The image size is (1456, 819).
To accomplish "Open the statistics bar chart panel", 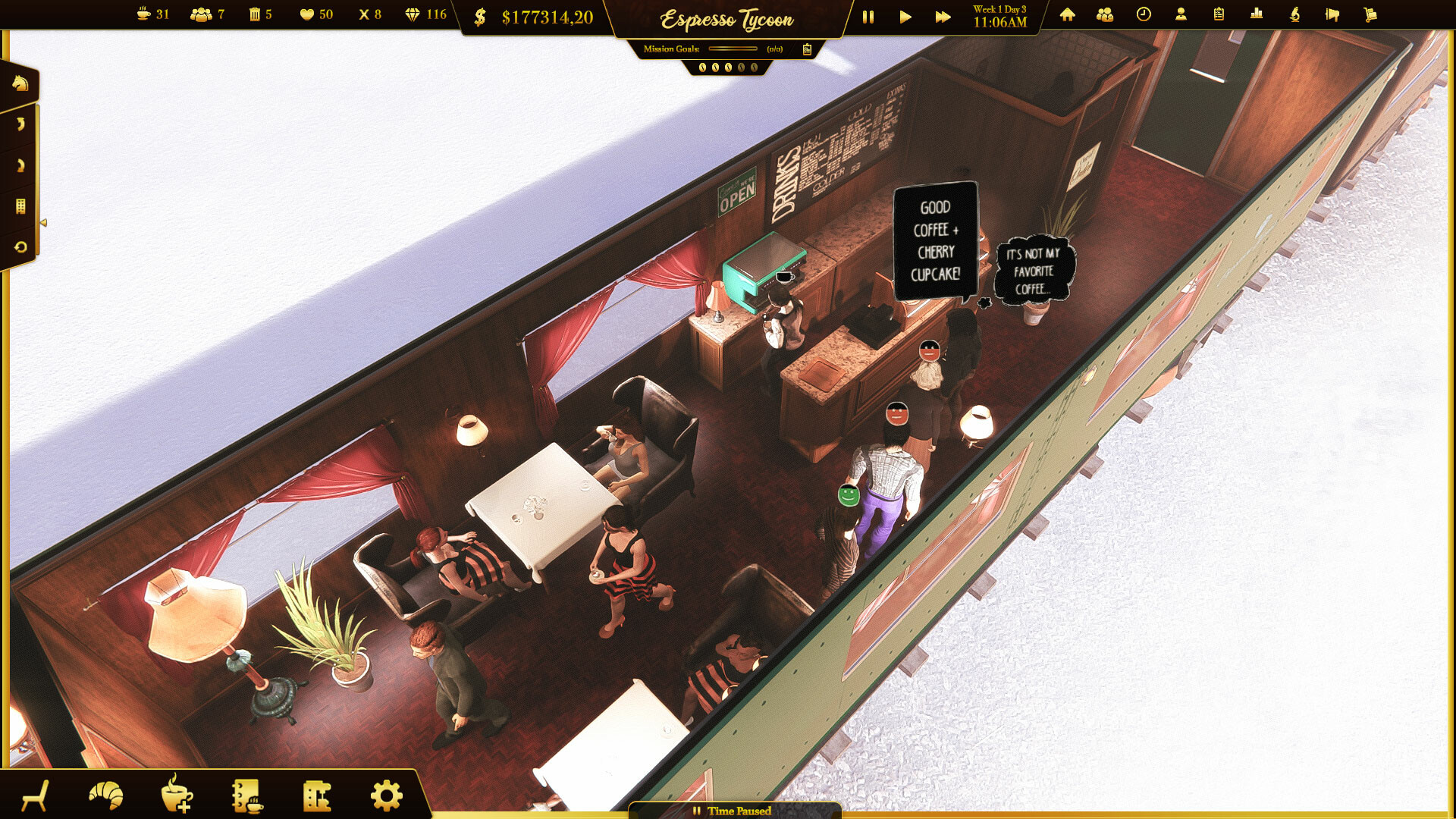I will pos(1257,14).
